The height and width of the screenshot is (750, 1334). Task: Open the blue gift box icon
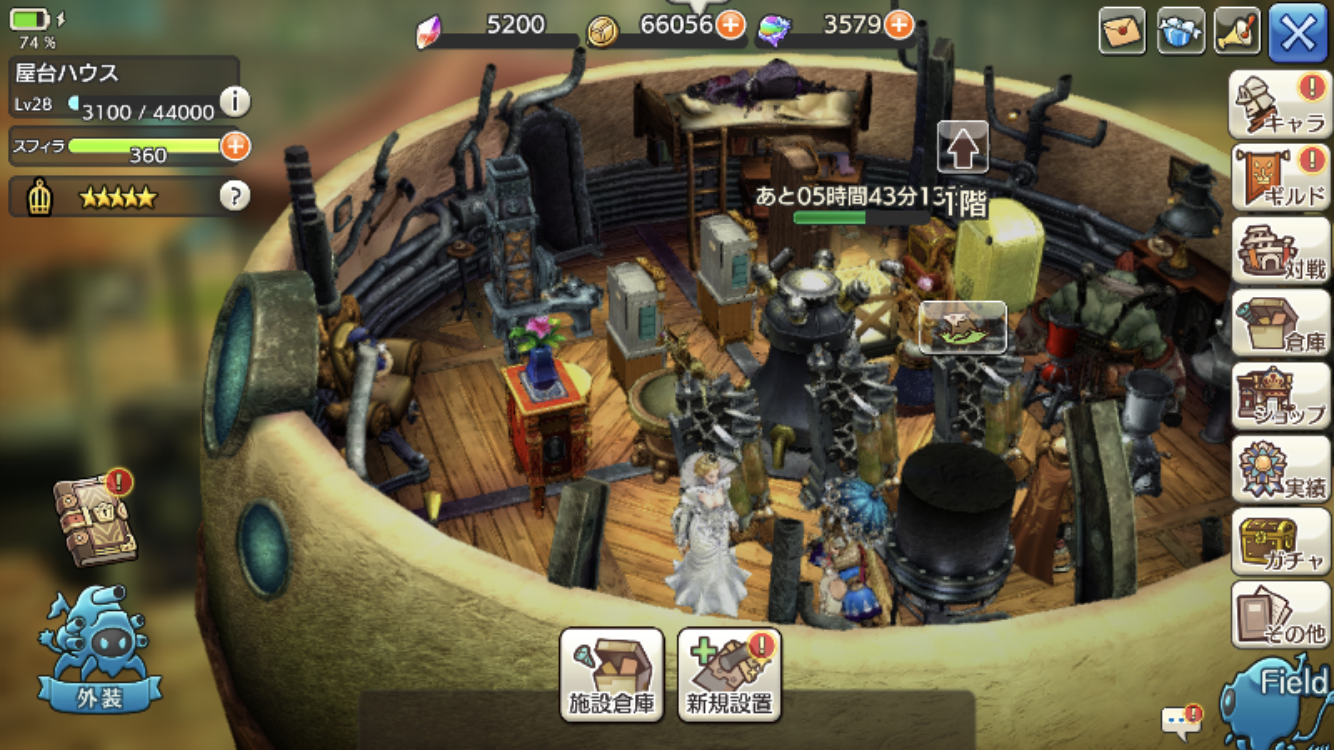(1180, 31)
